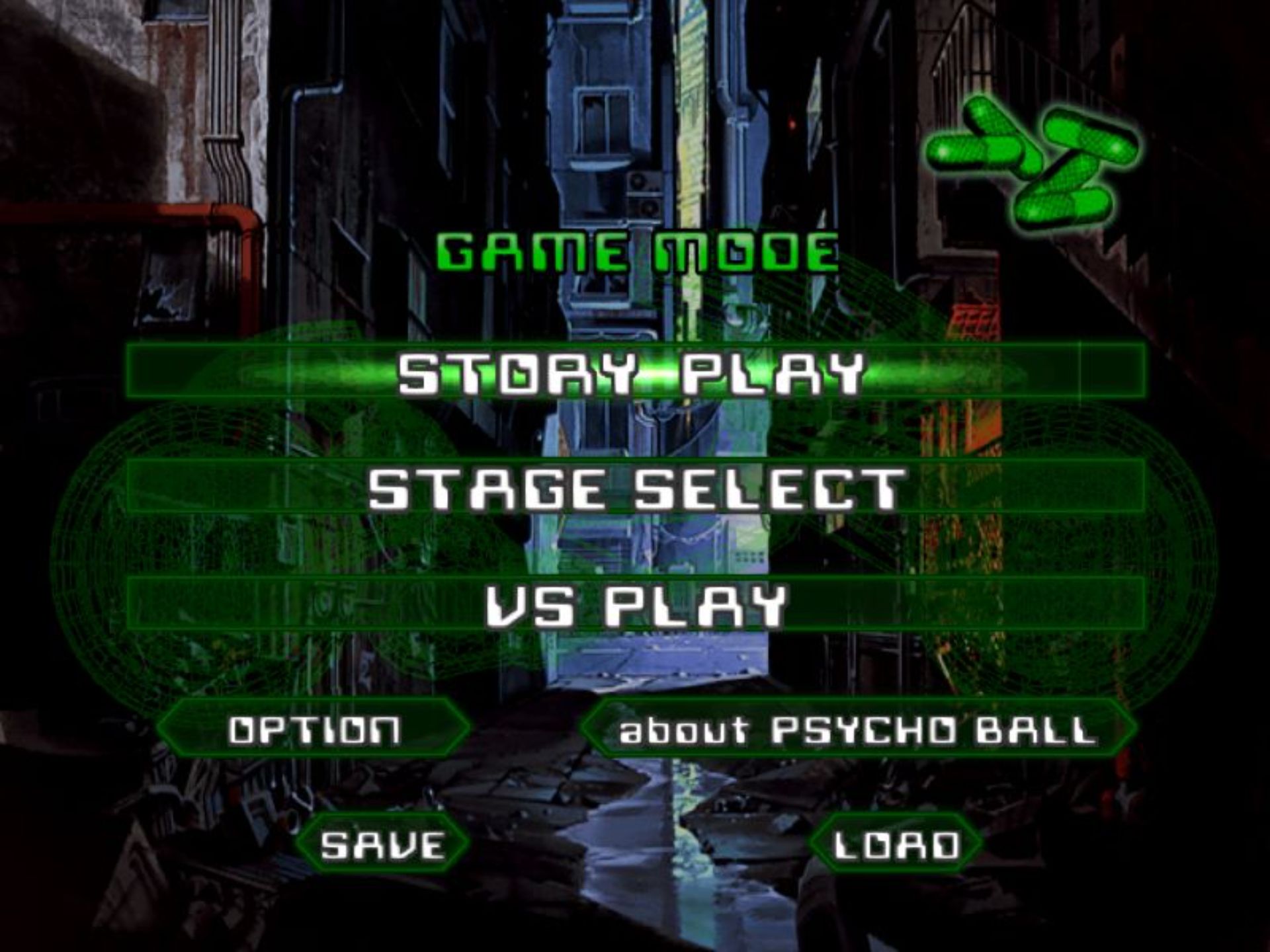The image size is (1270, 952).
Task: Choose the VS Play mode
Action: pos(634,604)
